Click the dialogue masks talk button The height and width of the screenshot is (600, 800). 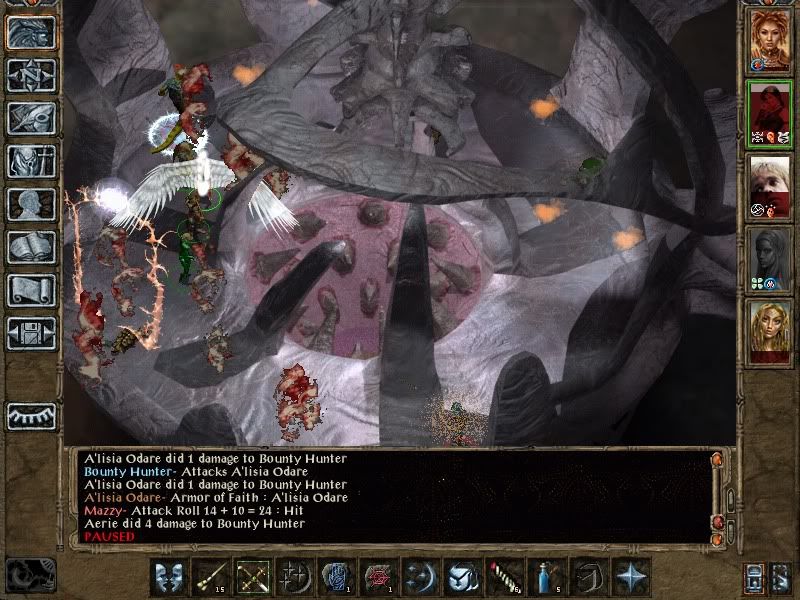click(x=167, y=578)
